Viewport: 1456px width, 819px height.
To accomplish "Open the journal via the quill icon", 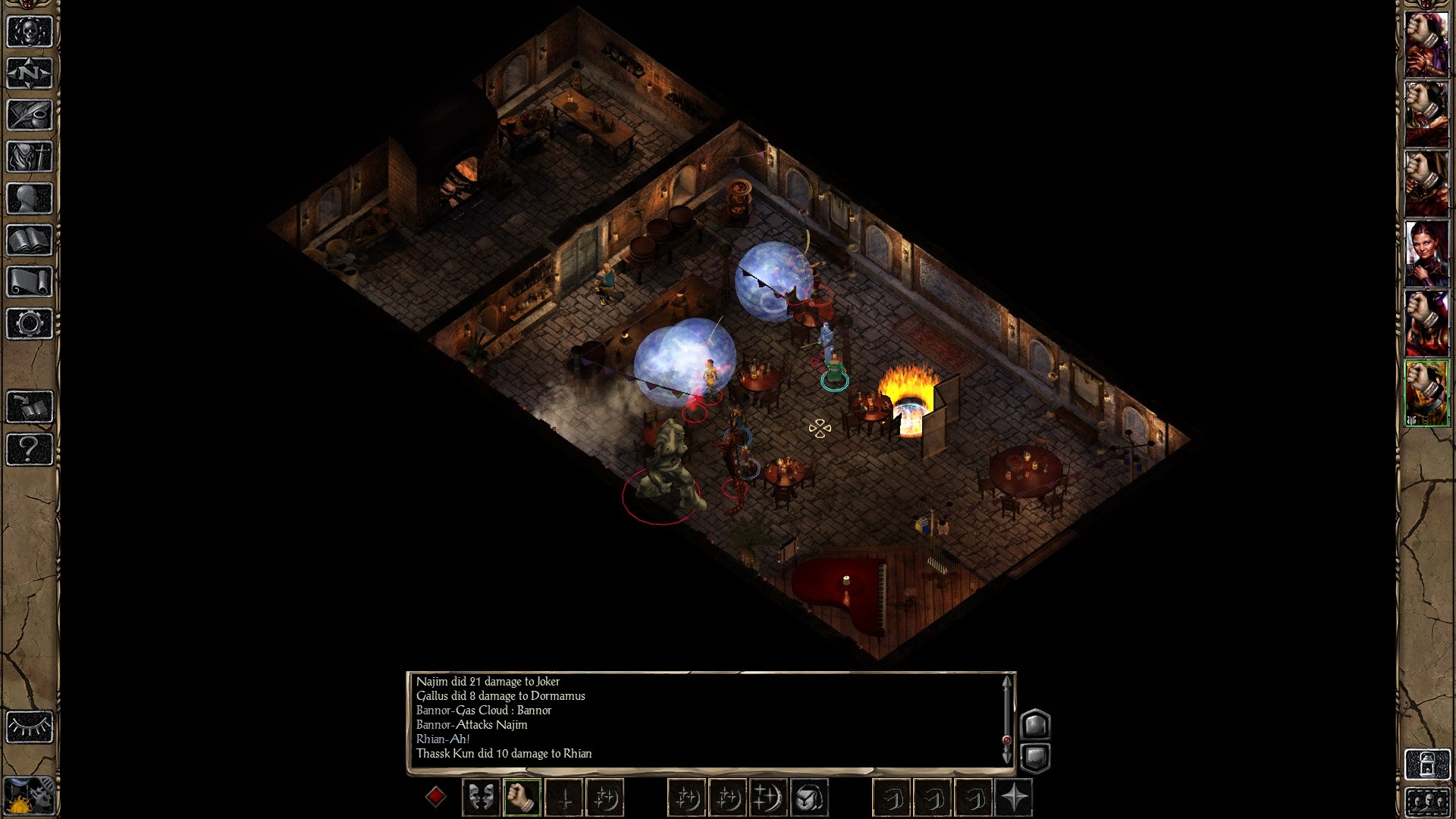I will [30, 115].
